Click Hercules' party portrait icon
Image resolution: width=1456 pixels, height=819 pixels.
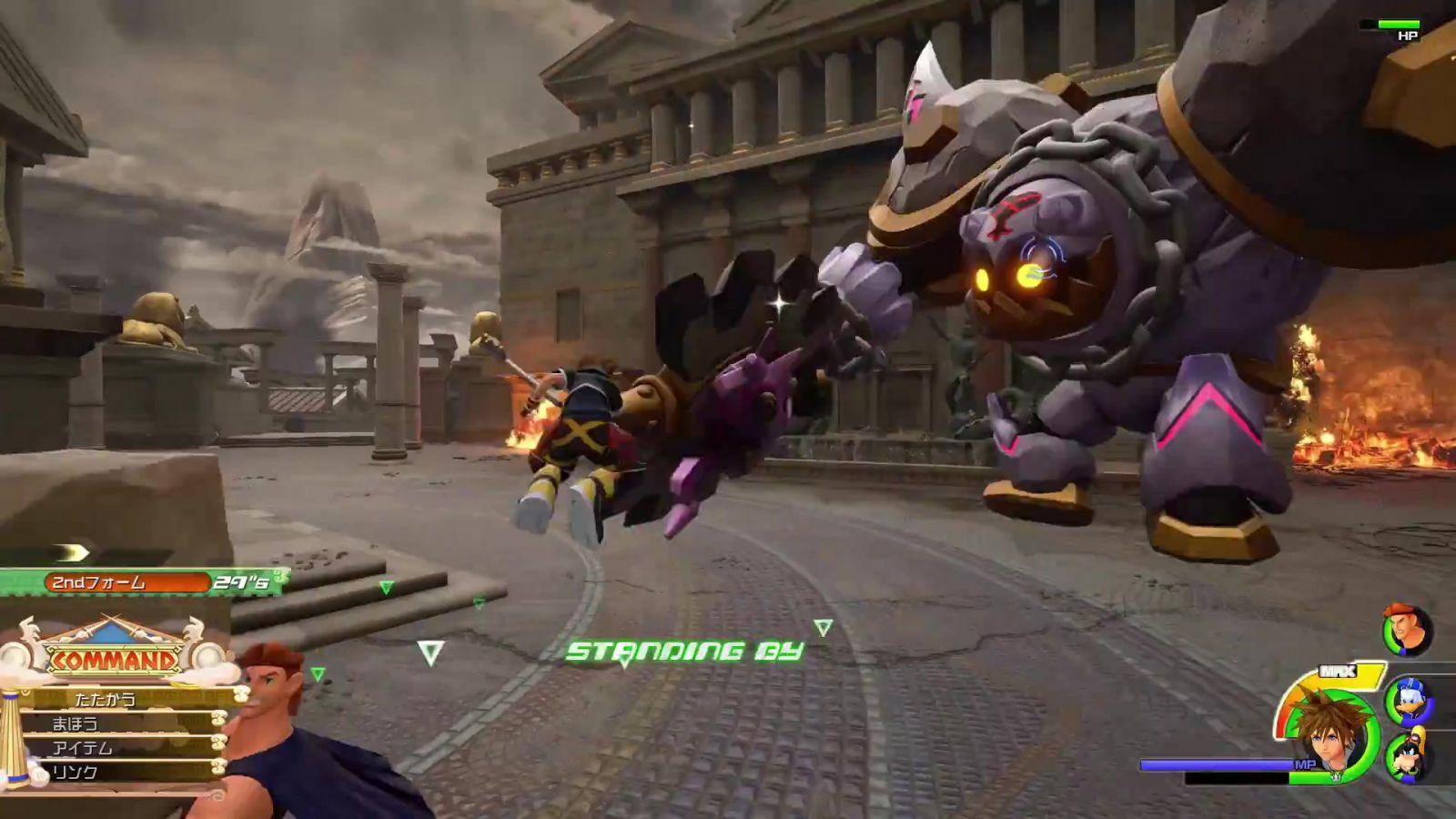point(1407,630)
